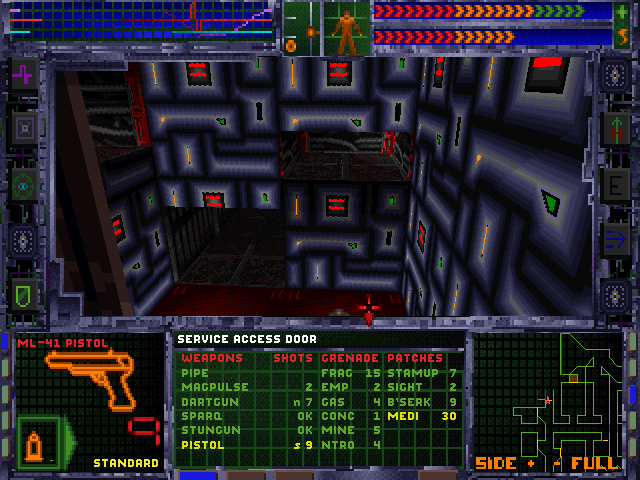This screenshot has height=480, width=640.
Task: Select the SPARQ weapon entry
Action: coord(199,414)
